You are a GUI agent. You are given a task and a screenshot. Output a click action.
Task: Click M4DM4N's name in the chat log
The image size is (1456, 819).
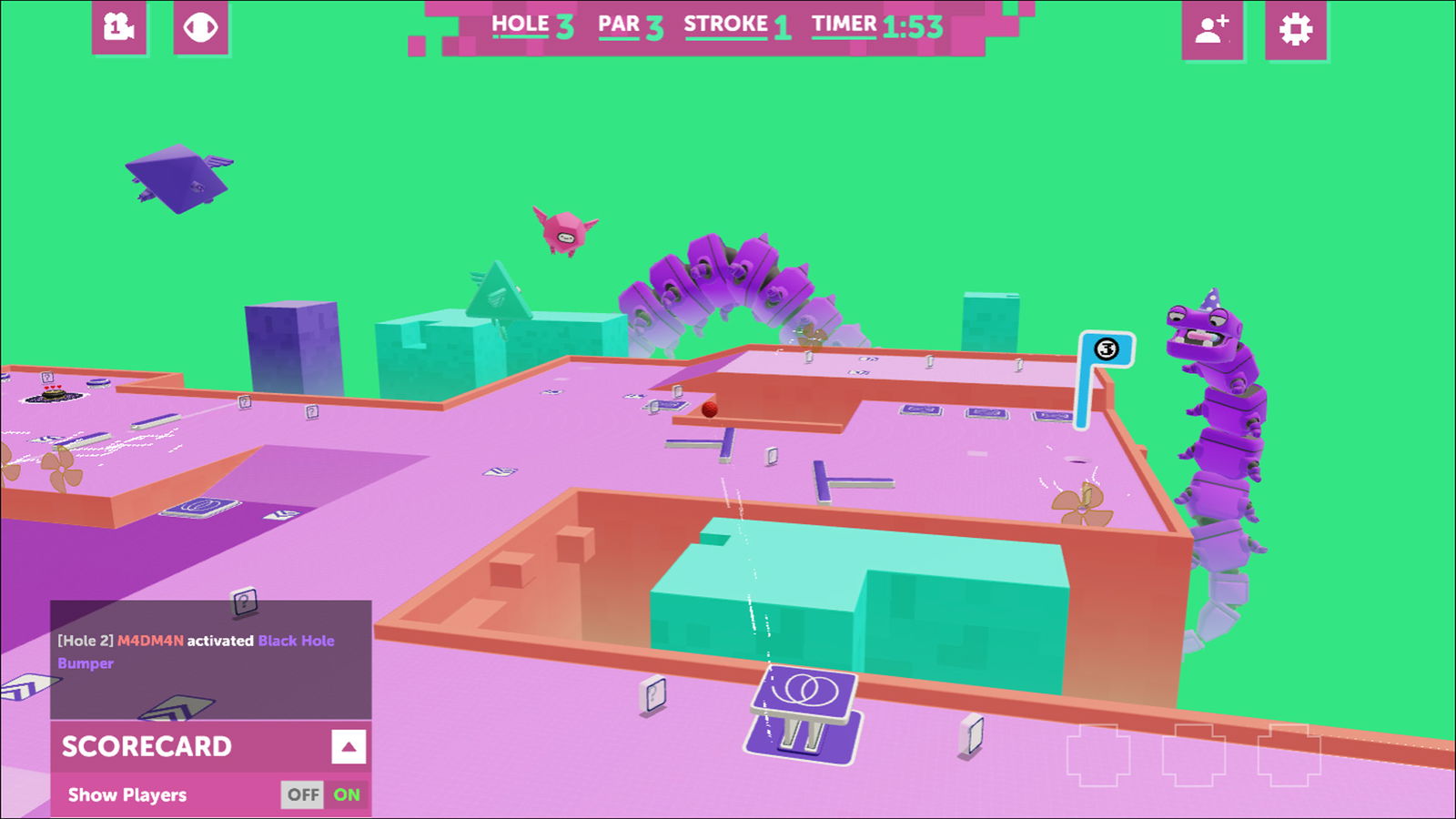148,640
